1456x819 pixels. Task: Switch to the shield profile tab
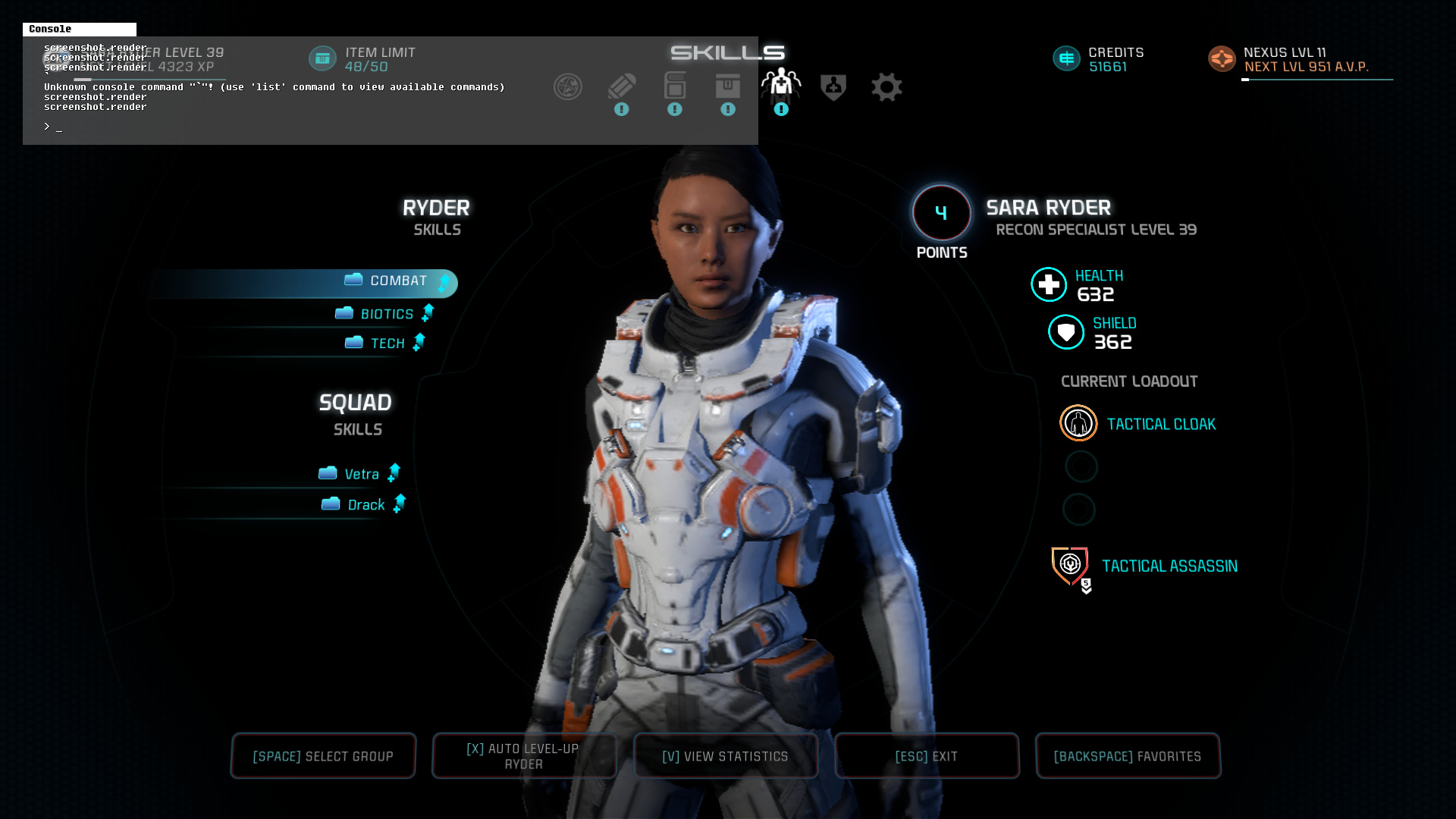coord(833,87)
